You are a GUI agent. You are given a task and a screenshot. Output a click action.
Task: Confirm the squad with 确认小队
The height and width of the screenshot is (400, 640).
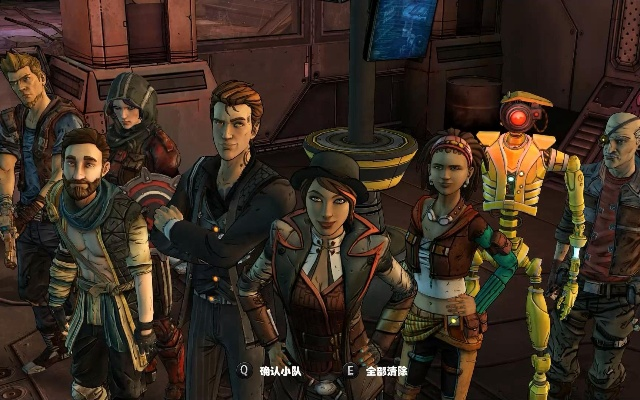click(280, 370)
